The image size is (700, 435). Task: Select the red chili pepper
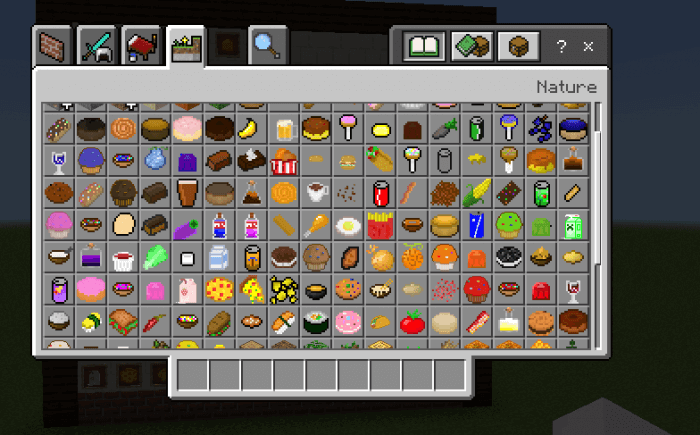click(155, 322)
